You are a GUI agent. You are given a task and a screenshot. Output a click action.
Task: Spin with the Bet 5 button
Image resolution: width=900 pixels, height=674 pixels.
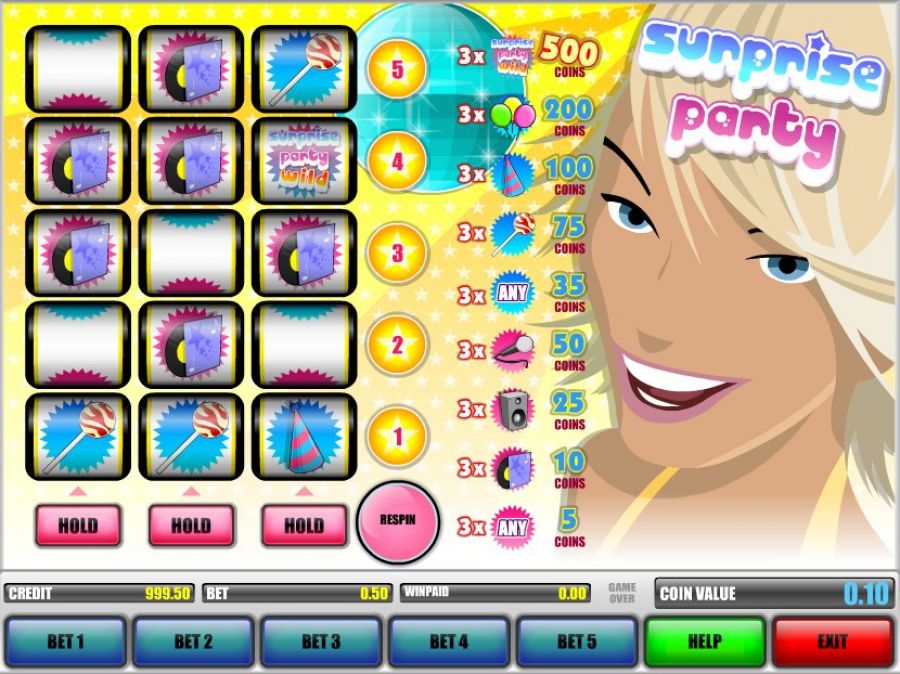point(577,641)
